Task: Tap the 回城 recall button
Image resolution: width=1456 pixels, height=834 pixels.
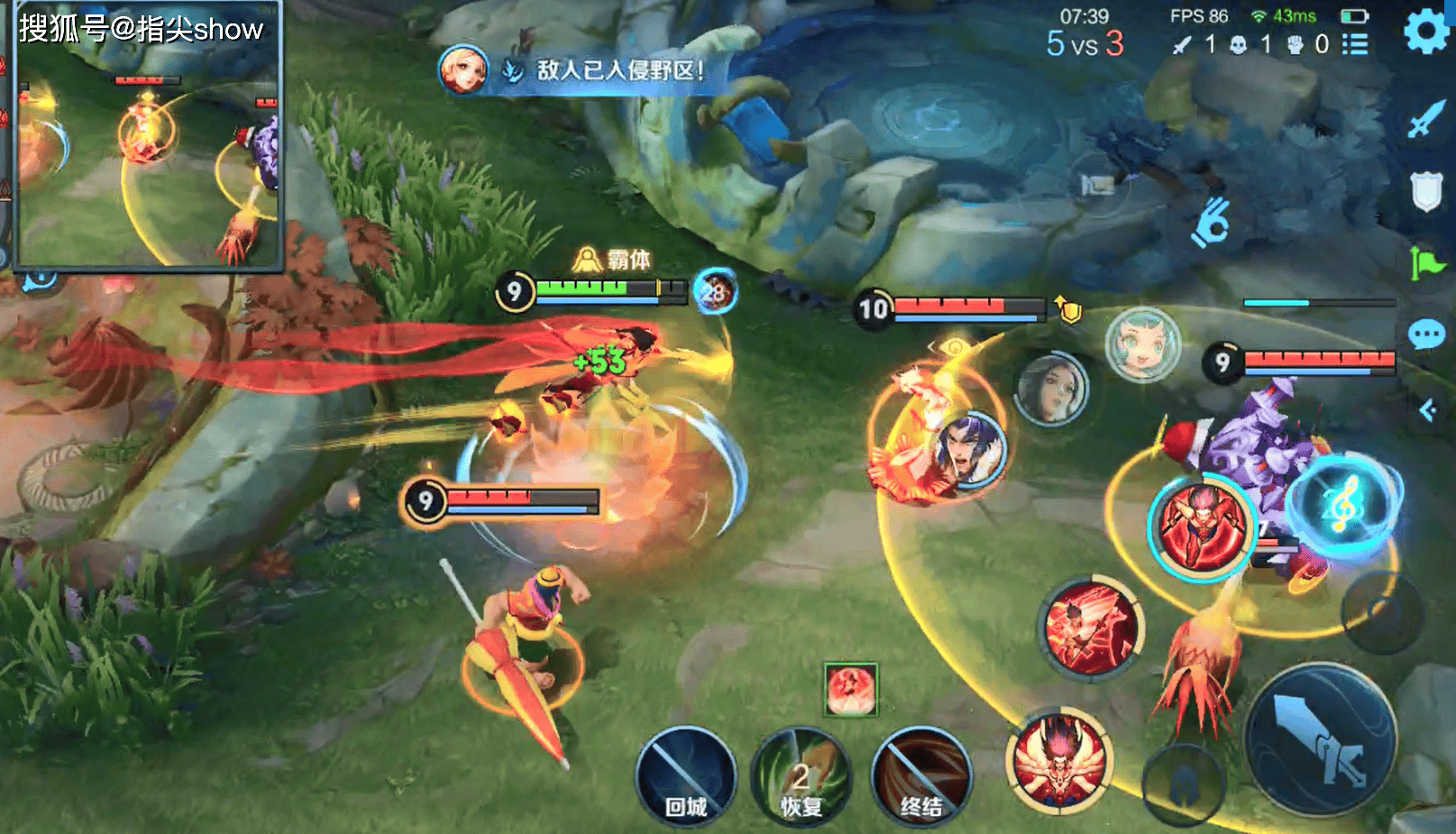Action: pyautogui.click(x=685, y=776)
